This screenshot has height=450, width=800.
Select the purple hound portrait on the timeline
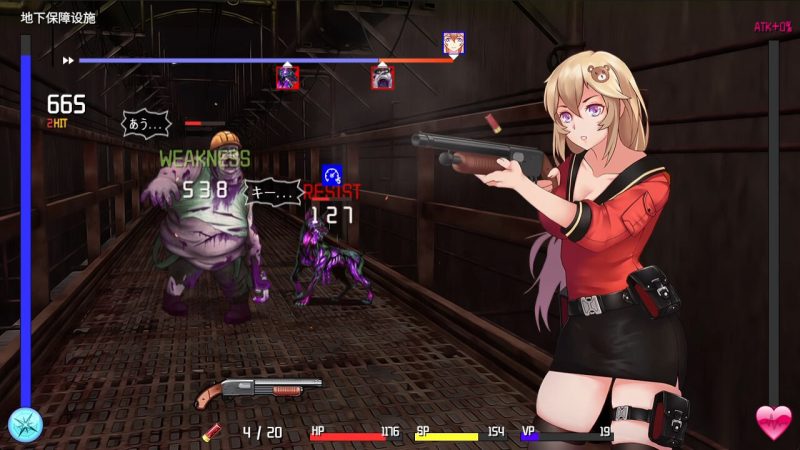pyautogui.click(x=287, y=77)
